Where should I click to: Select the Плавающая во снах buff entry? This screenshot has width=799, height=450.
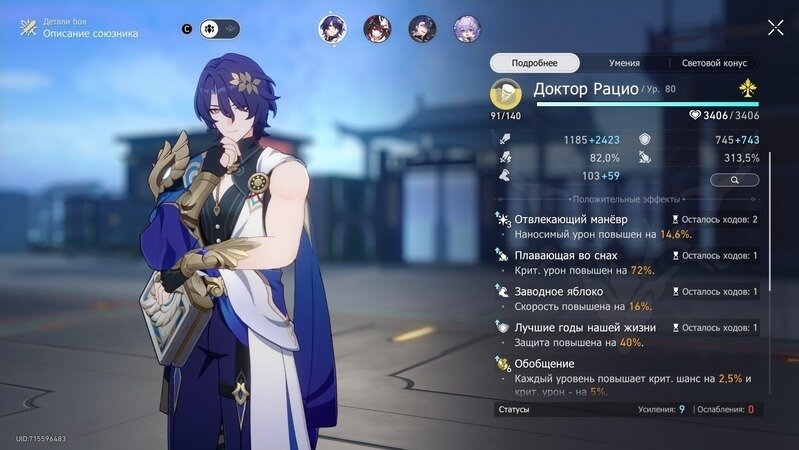tap(625, 263)
